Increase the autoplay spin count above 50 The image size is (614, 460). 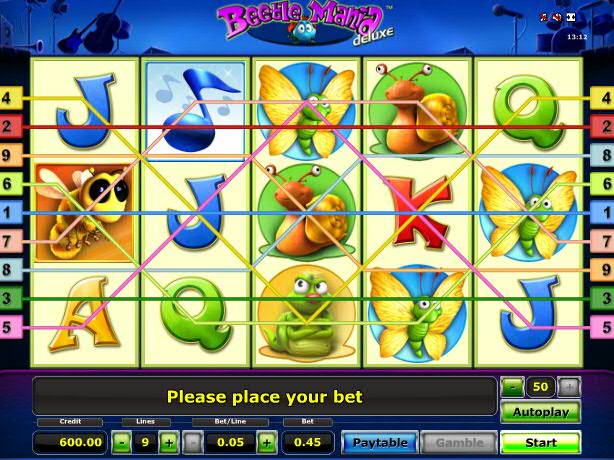click(x=569, y=386)
